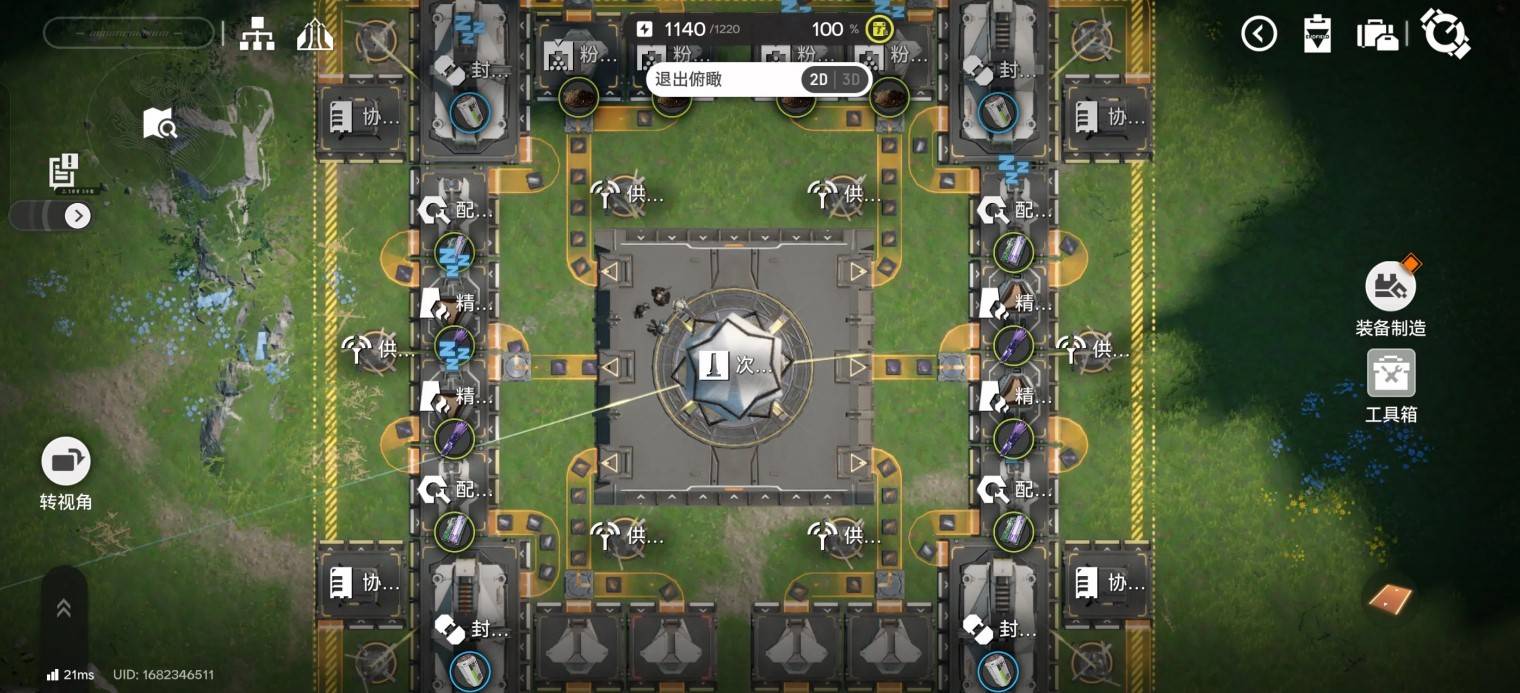Open the tech tree hierarchy icon
The width and height of the screenshot is (1520, 693).
[x=257, y=35]
